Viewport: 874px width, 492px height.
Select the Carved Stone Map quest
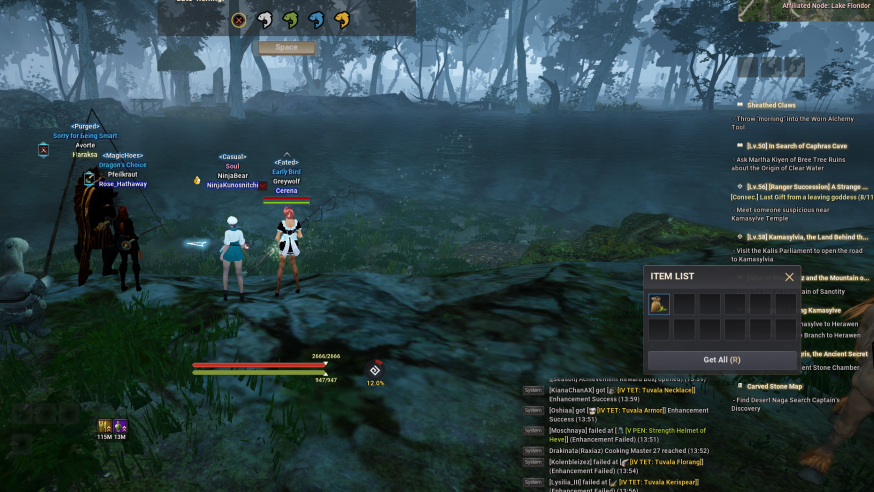(x=775, y=386)
